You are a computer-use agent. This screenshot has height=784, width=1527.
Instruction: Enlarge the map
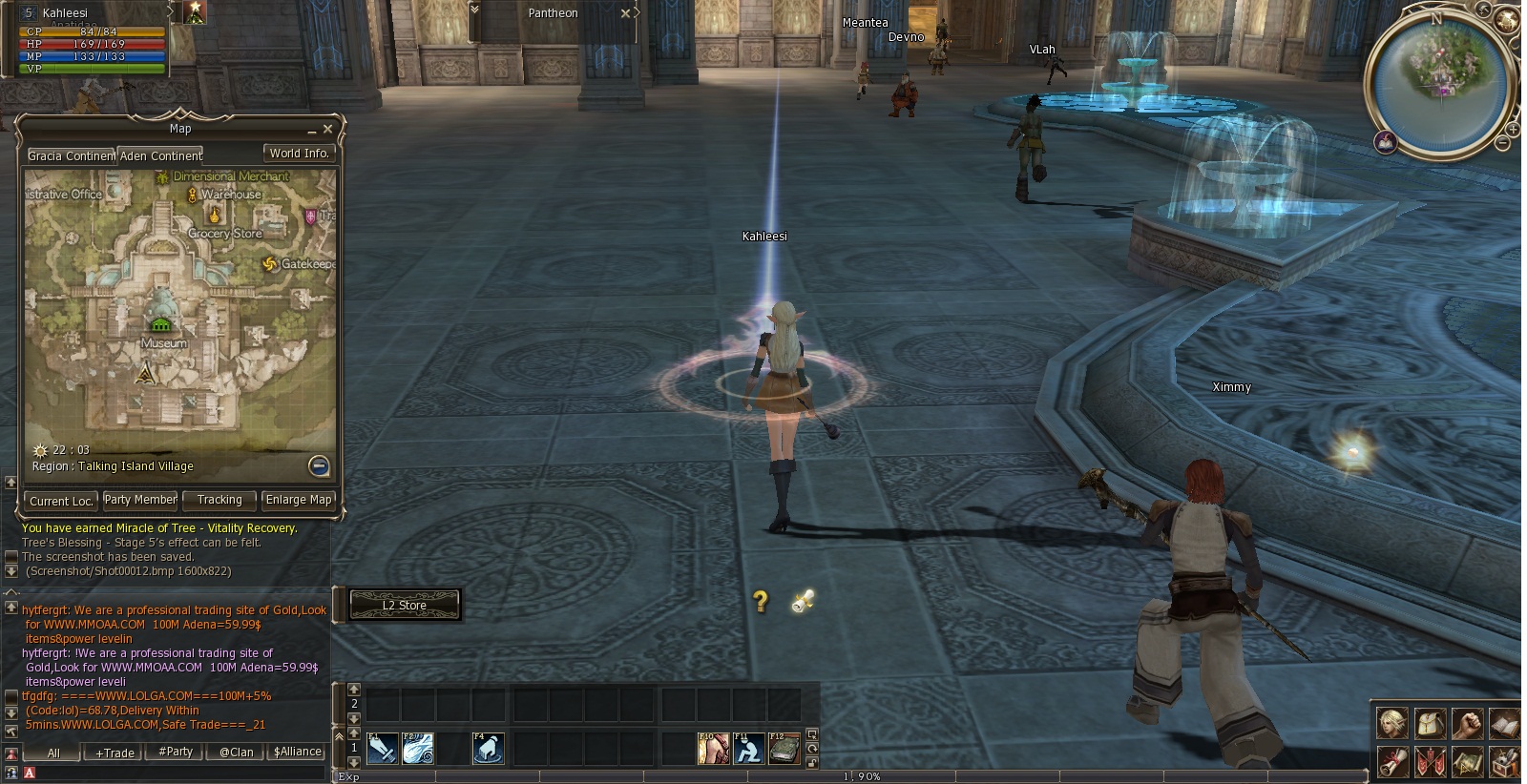click(299, 500)
